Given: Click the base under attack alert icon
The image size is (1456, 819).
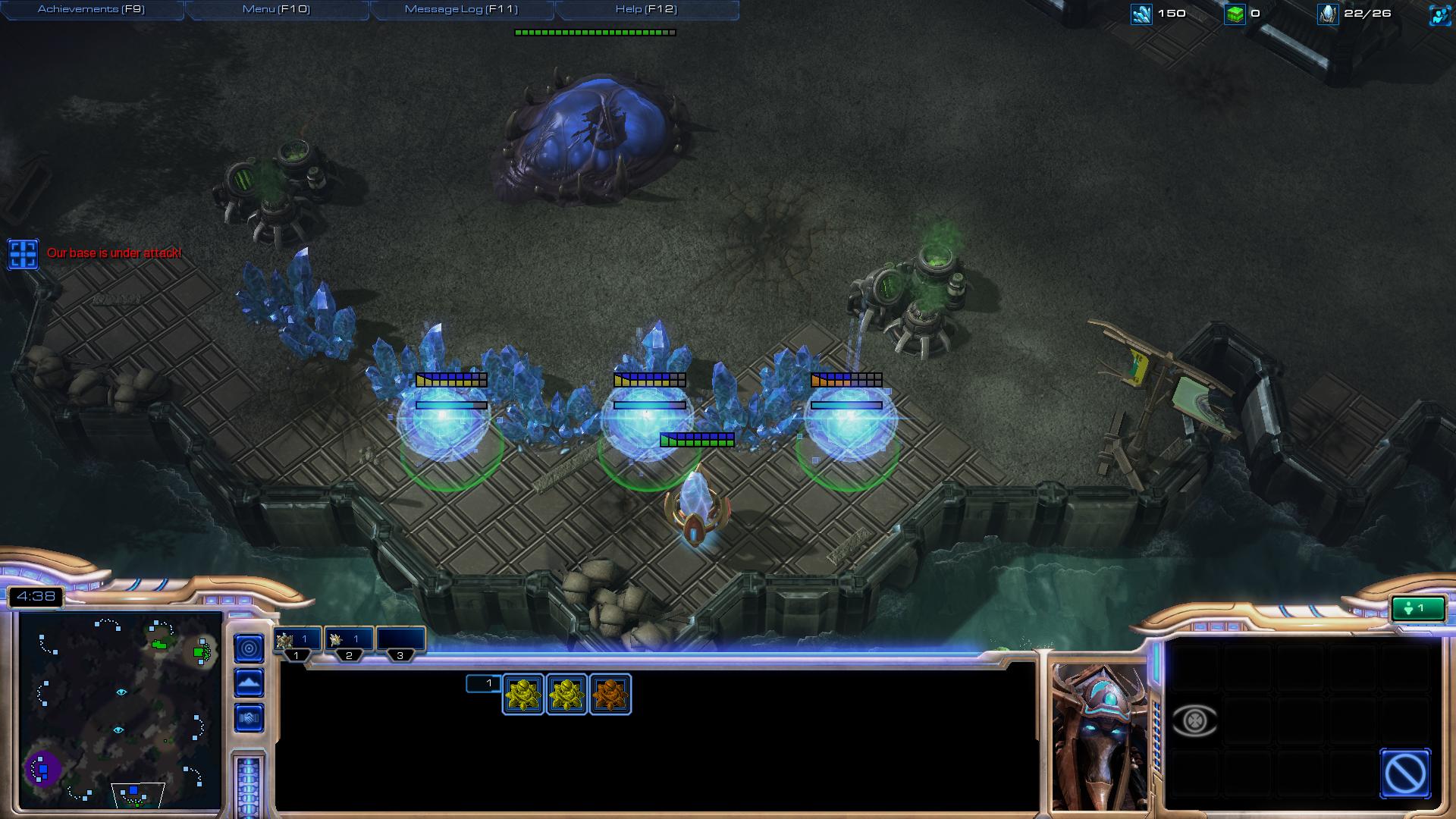Looking at the screenshot, I should [23, 254].
